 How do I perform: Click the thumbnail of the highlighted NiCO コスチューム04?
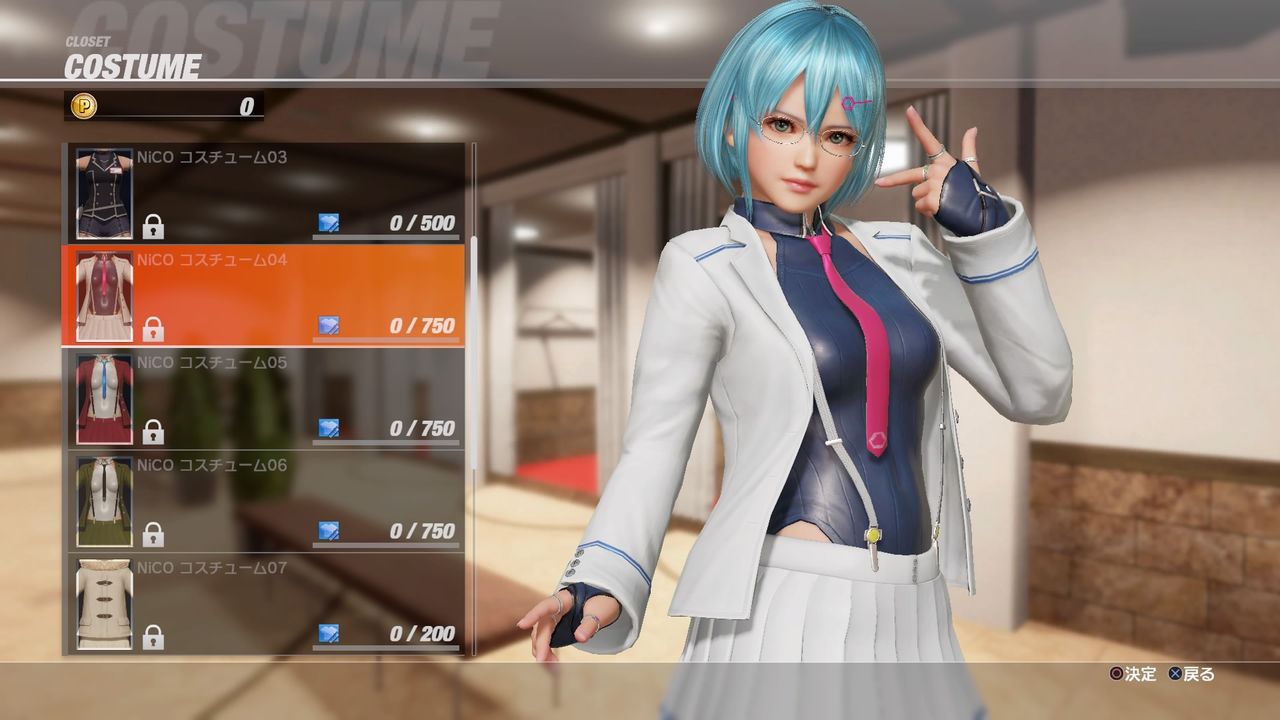103,290
